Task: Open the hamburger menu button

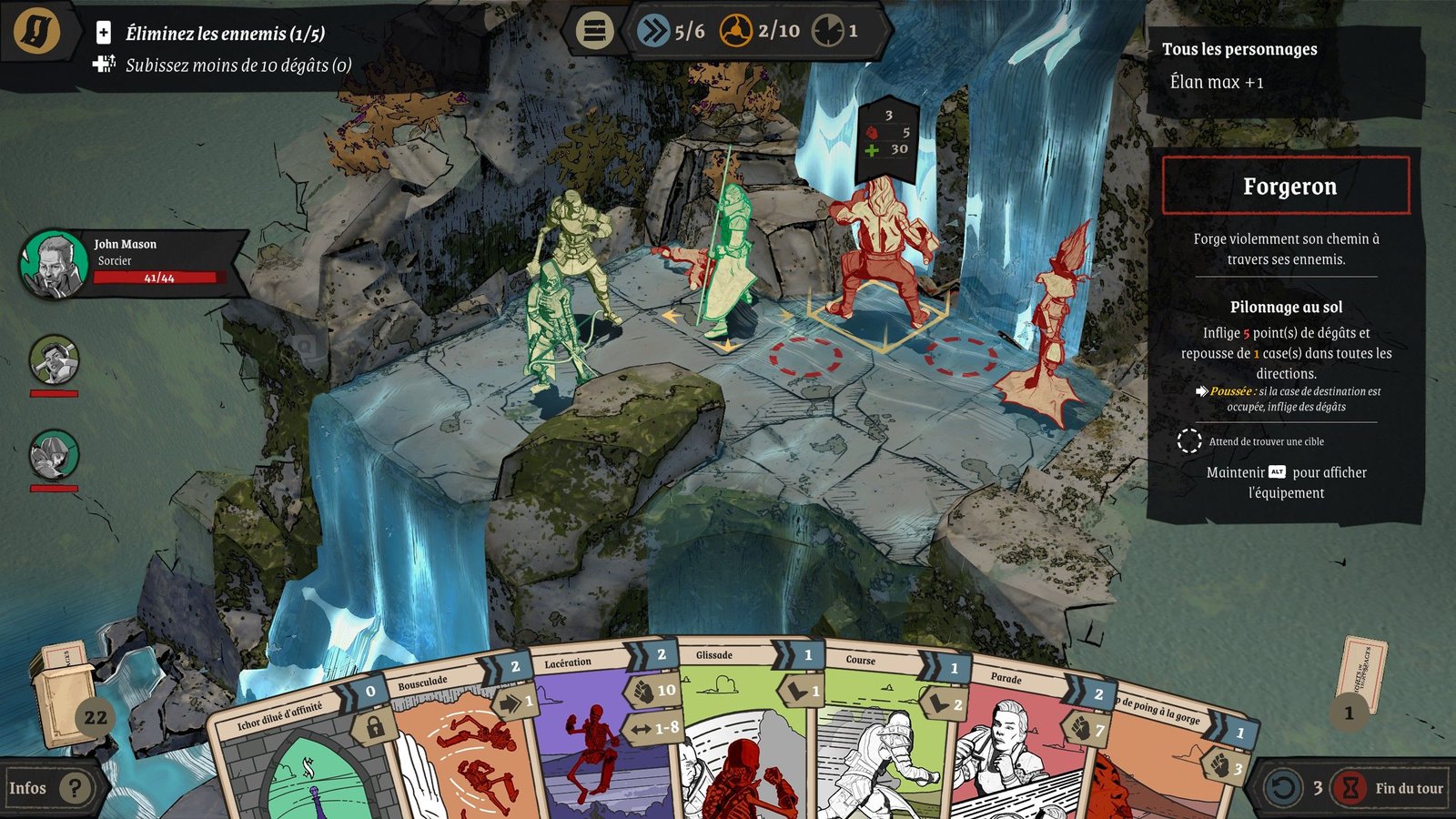Action: [594, 31]
